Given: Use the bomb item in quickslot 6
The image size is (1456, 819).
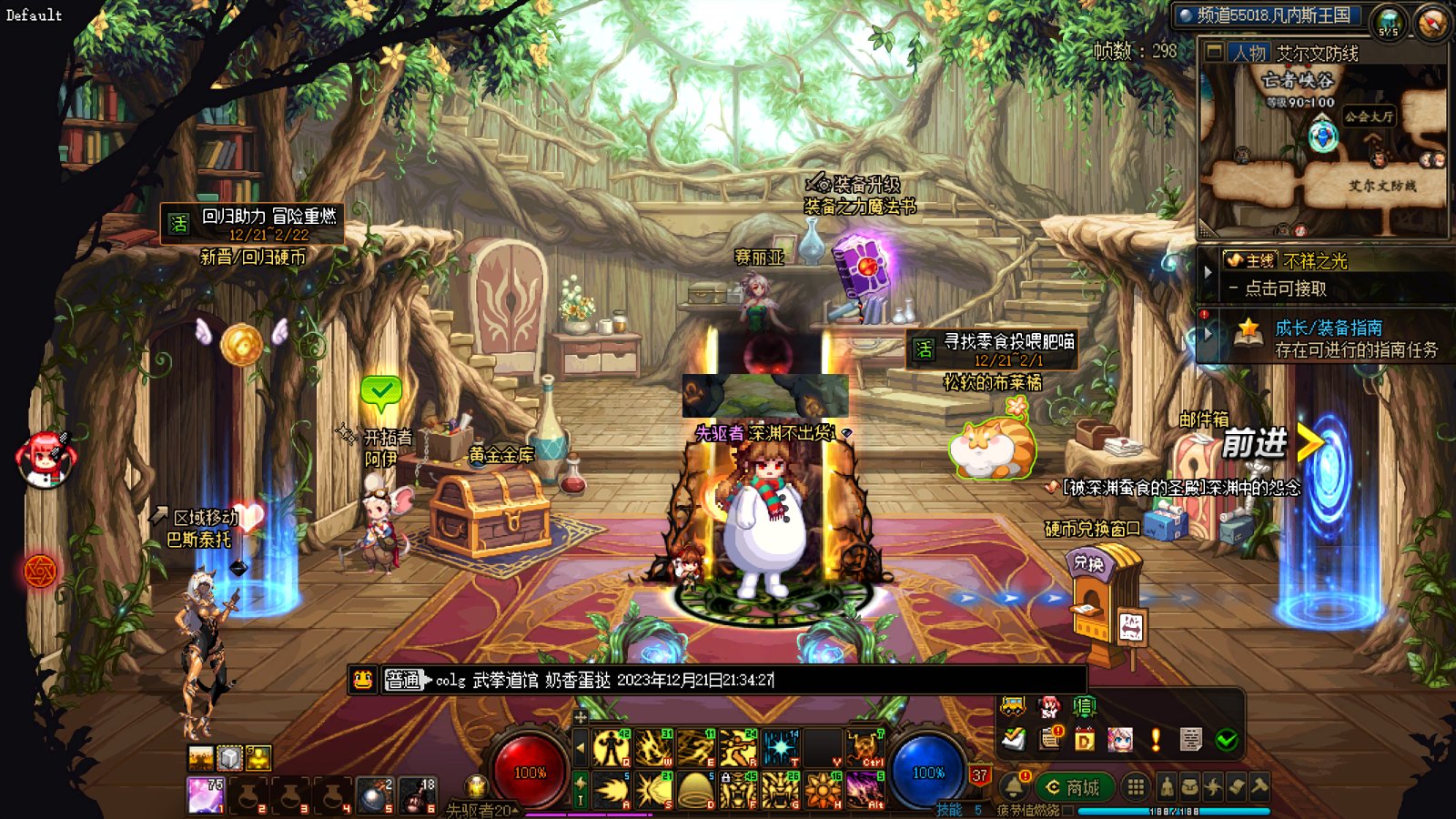Looking at the screenshot, I should (x=418, y=794).
